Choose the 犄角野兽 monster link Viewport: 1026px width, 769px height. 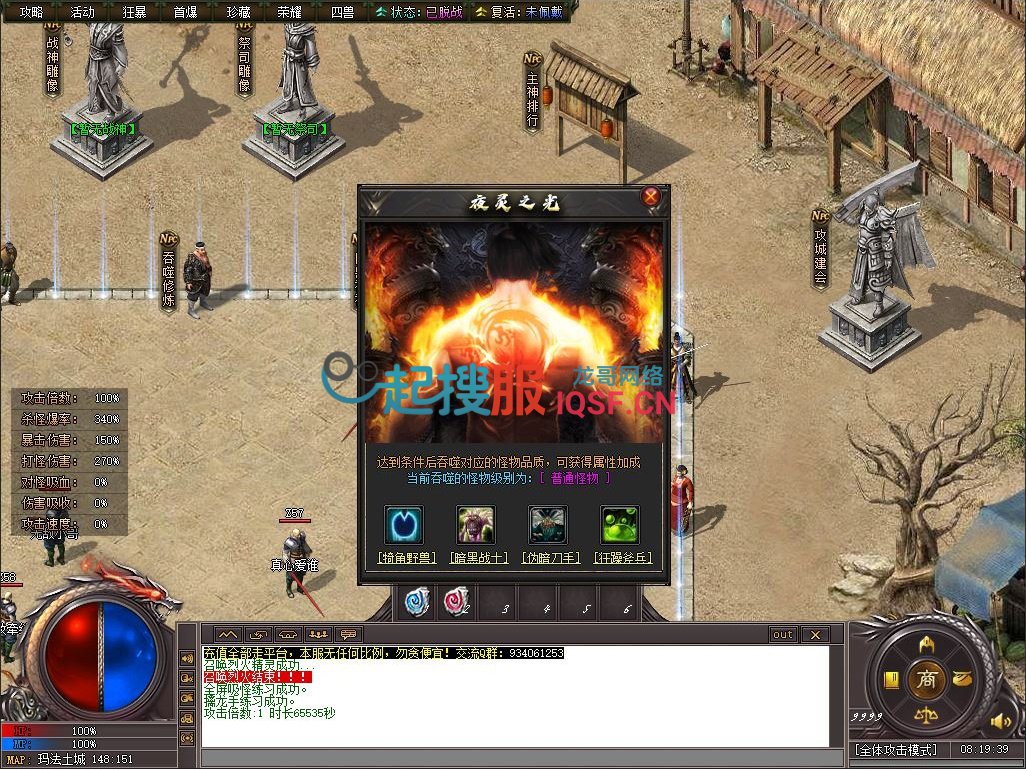(406, 557)
